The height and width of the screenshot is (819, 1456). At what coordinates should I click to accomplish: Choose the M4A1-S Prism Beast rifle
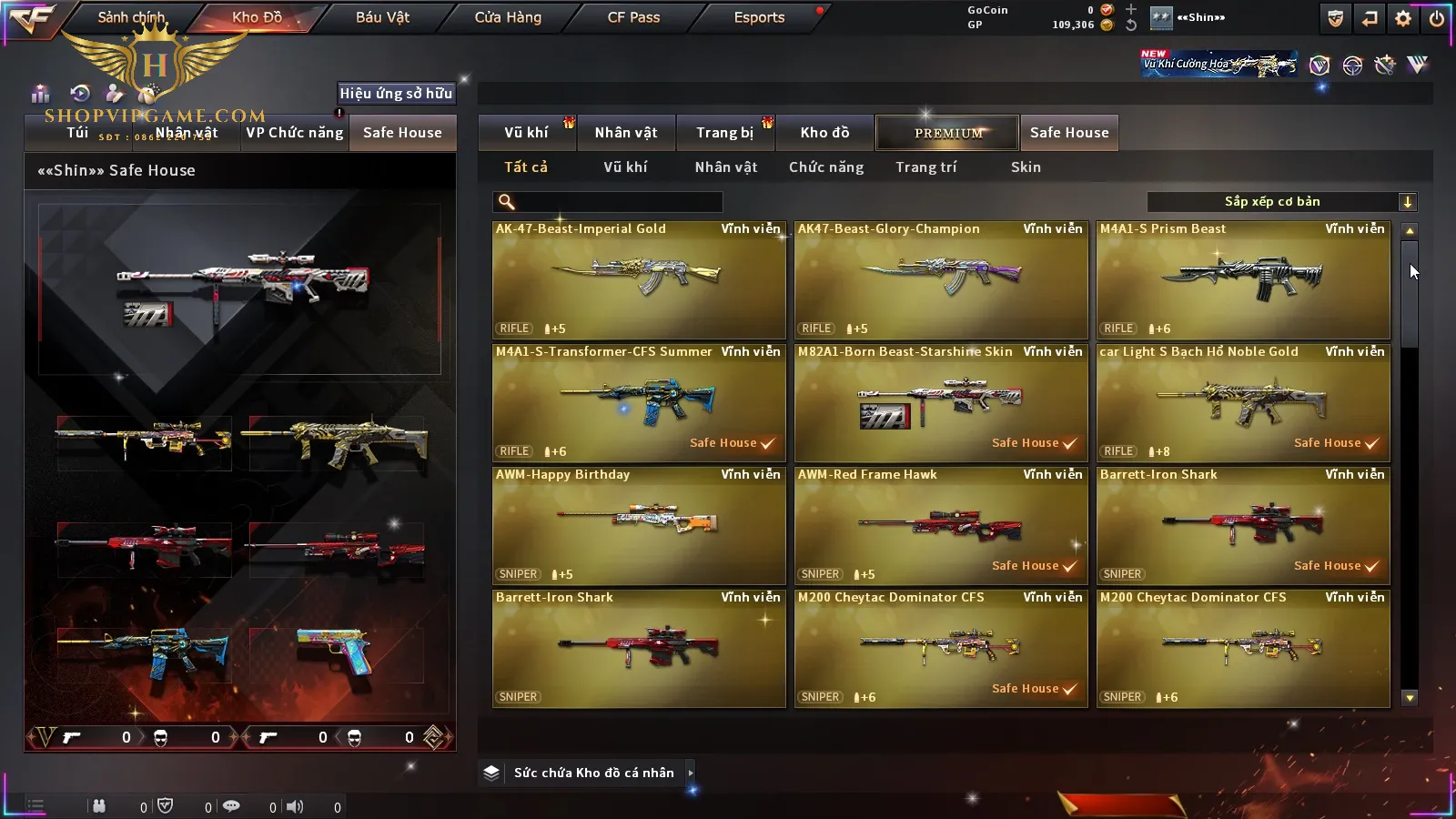tap(1243, 280)
